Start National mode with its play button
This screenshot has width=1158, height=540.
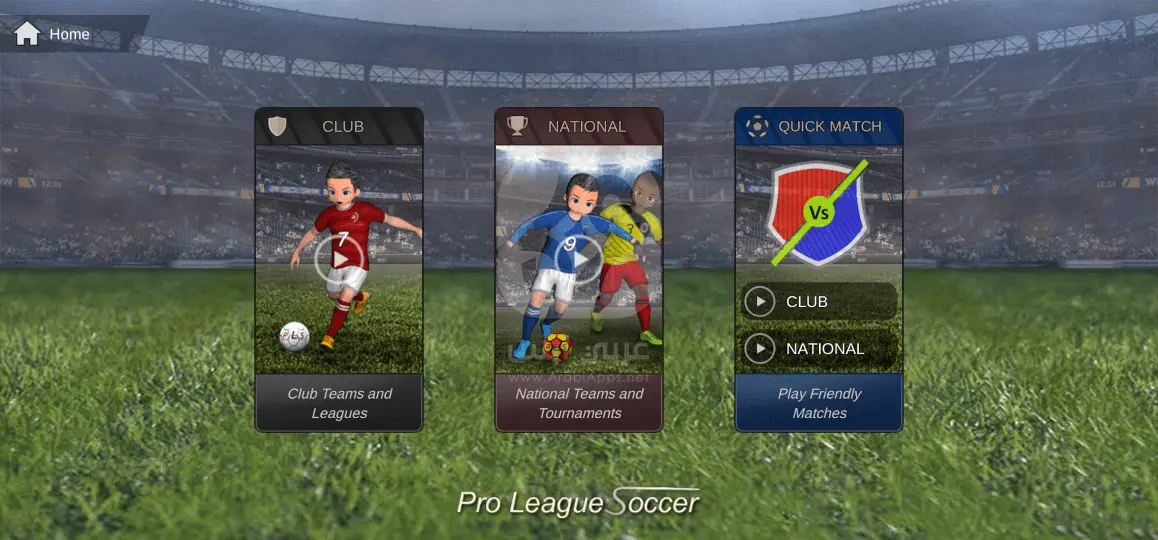[x=579, y=260]
